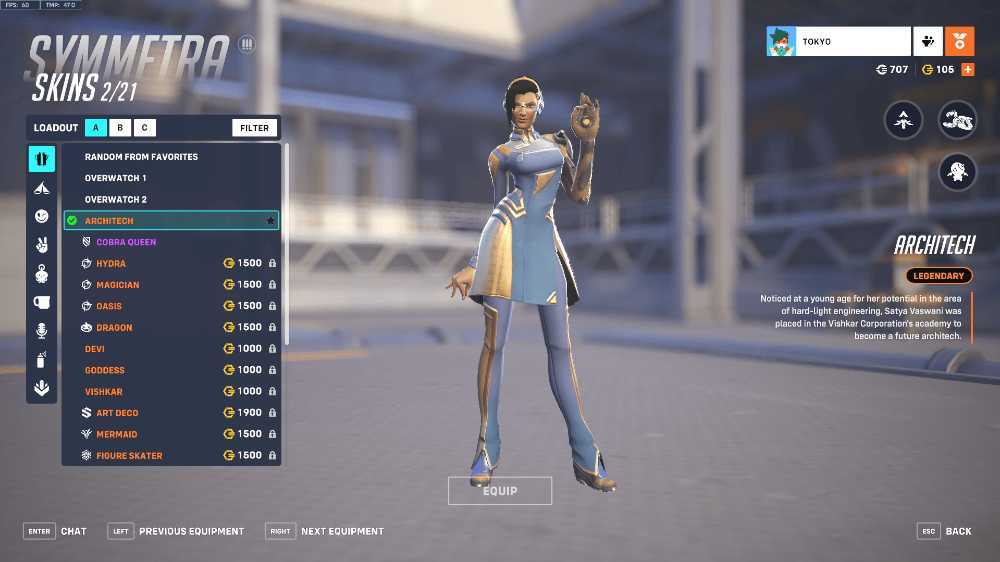Switch to loadout C
Screen dimensions: 1000x562
(x=144, y=128)
